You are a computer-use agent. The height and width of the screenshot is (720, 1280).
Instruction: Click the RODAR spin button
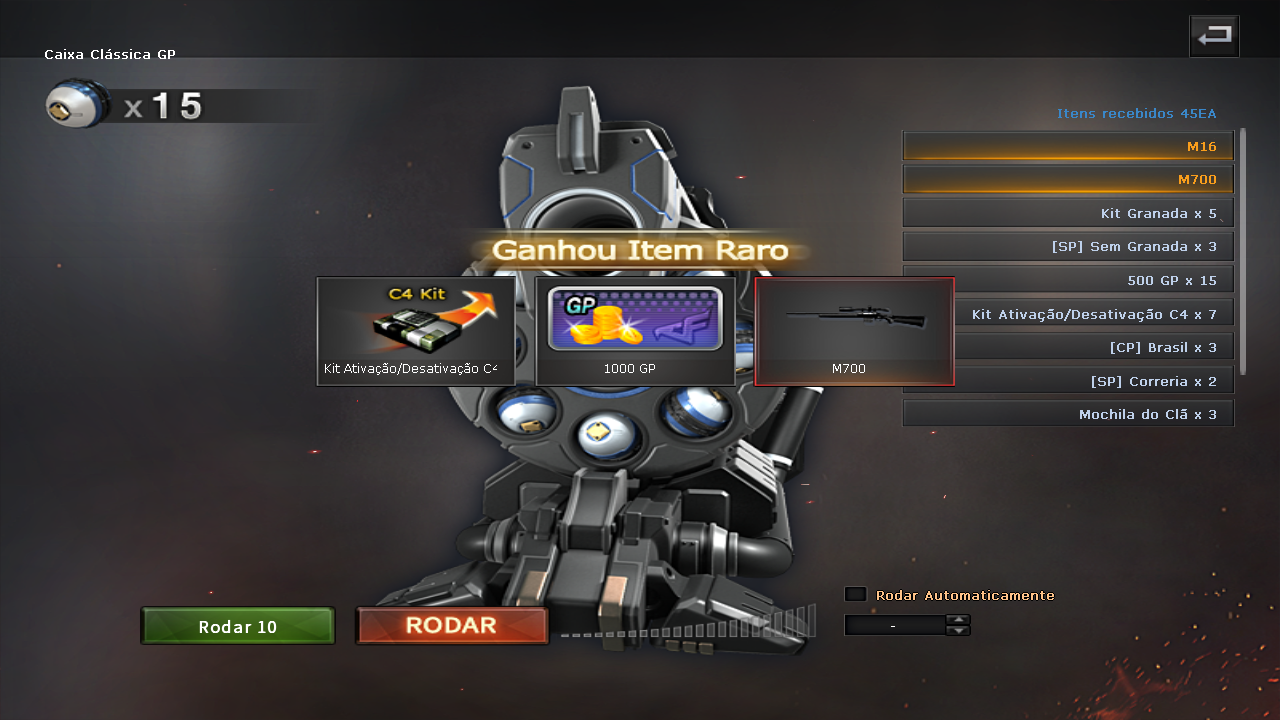(452, 626)
